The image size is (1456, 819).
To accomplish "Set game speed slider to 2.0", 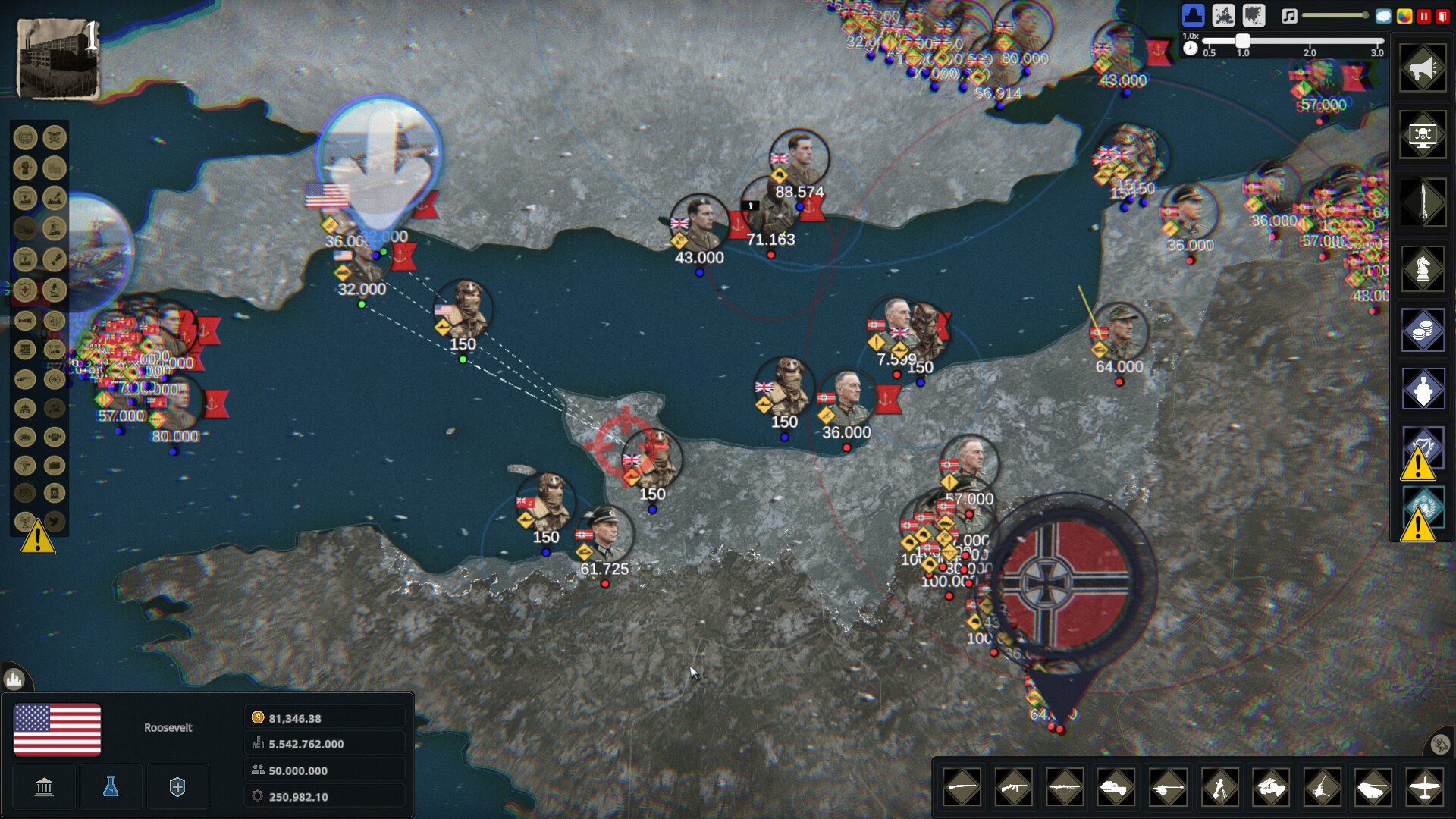I will tap(1310, 41).
